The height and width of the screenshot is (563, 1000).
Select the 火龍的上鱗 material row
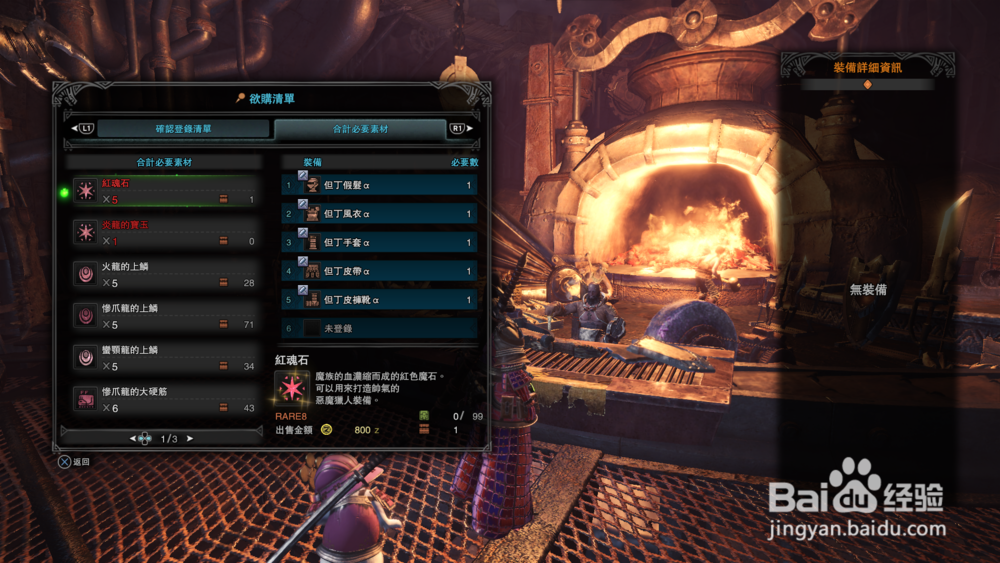click(x=164, y=275)
